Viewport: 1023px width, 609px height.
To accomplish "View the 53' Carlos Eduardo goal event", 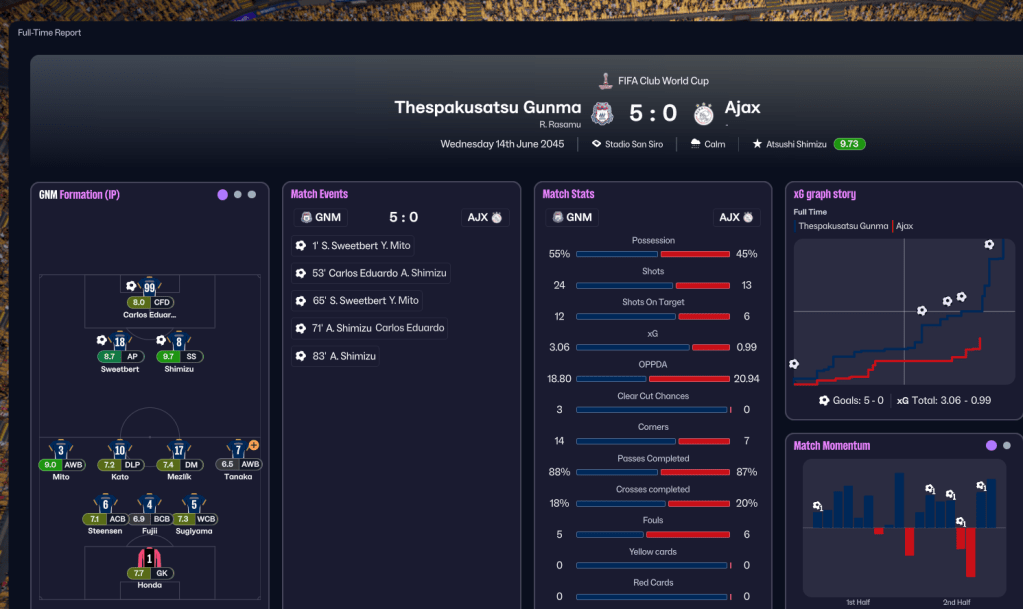I will click(x=373, y=273).
